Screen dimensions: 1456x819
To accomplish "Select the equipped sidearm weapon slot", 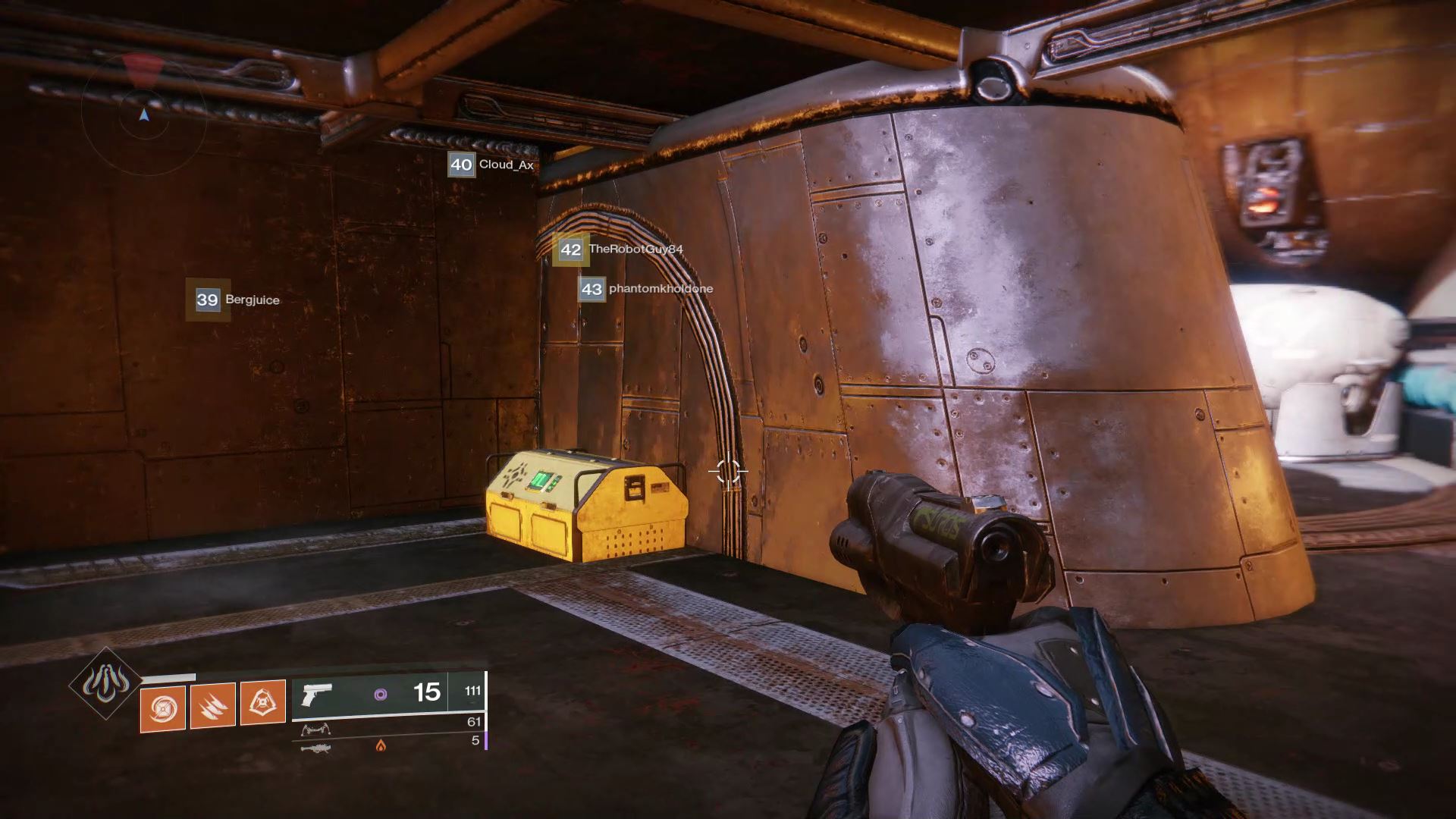I will click(388, 693).
